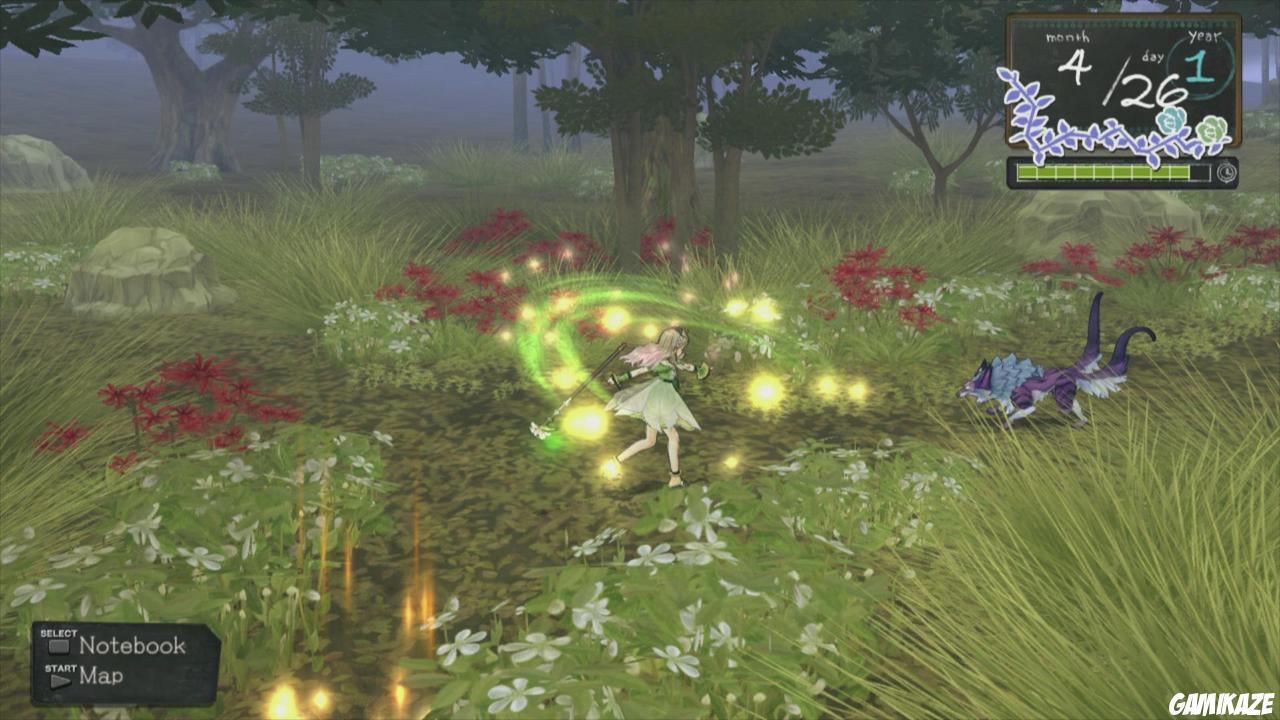Open the Notebook via its prompt
The image size is (1280, 720).
pos(130,644)
